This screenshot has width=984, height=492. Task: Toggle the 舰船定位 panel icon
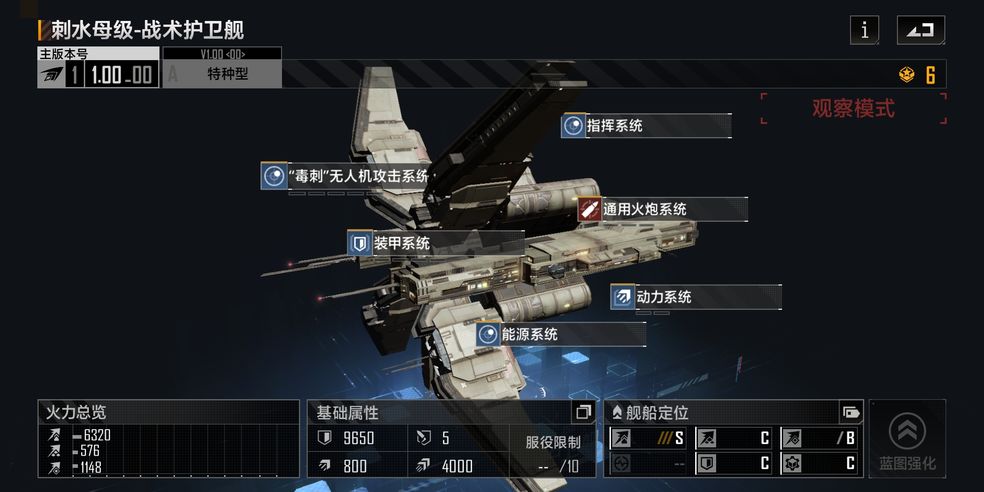851,412
